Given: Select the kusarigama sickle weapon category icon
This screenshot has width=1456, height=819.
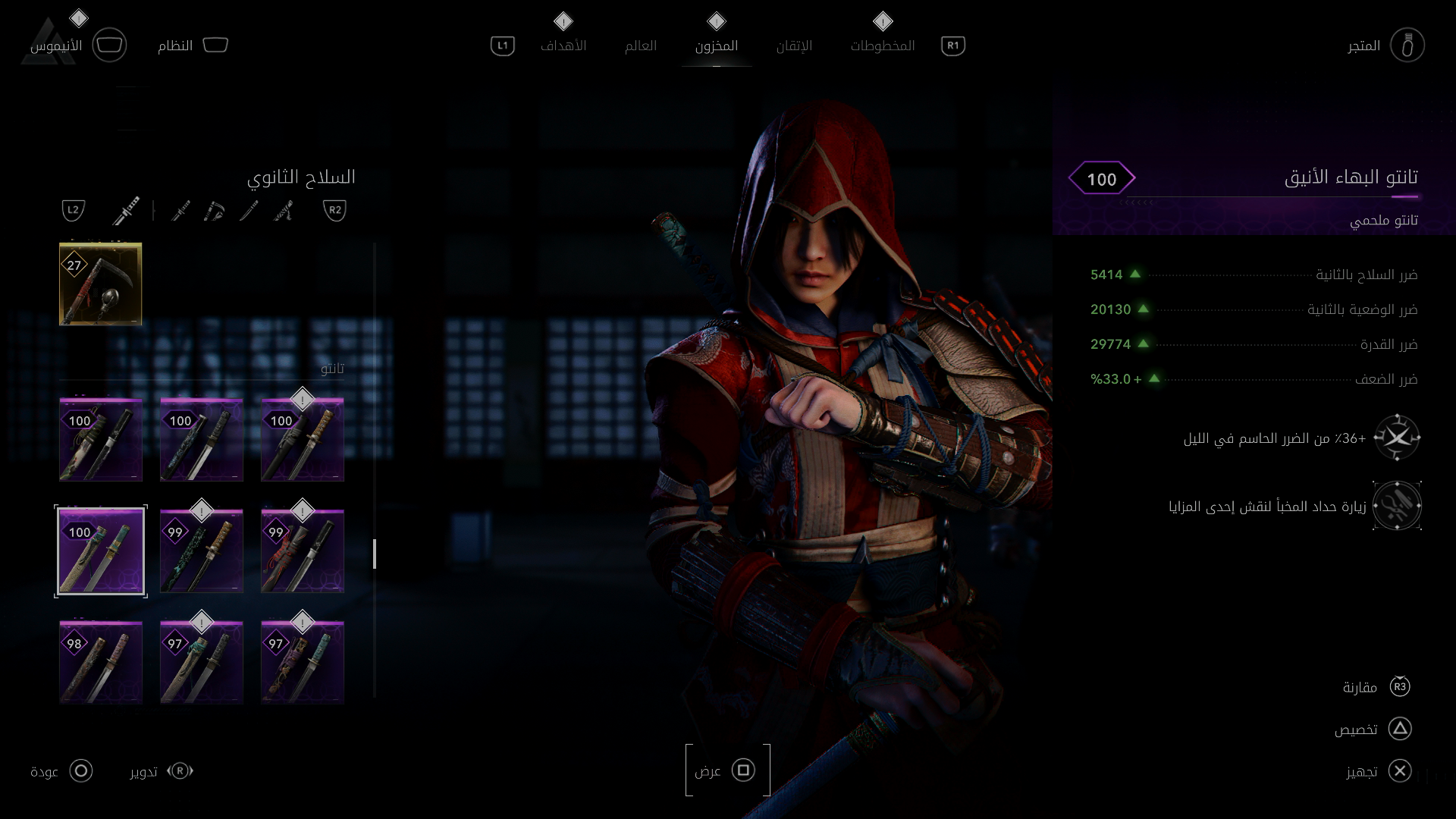Looking at the screenshot, I should pos(215,210).
